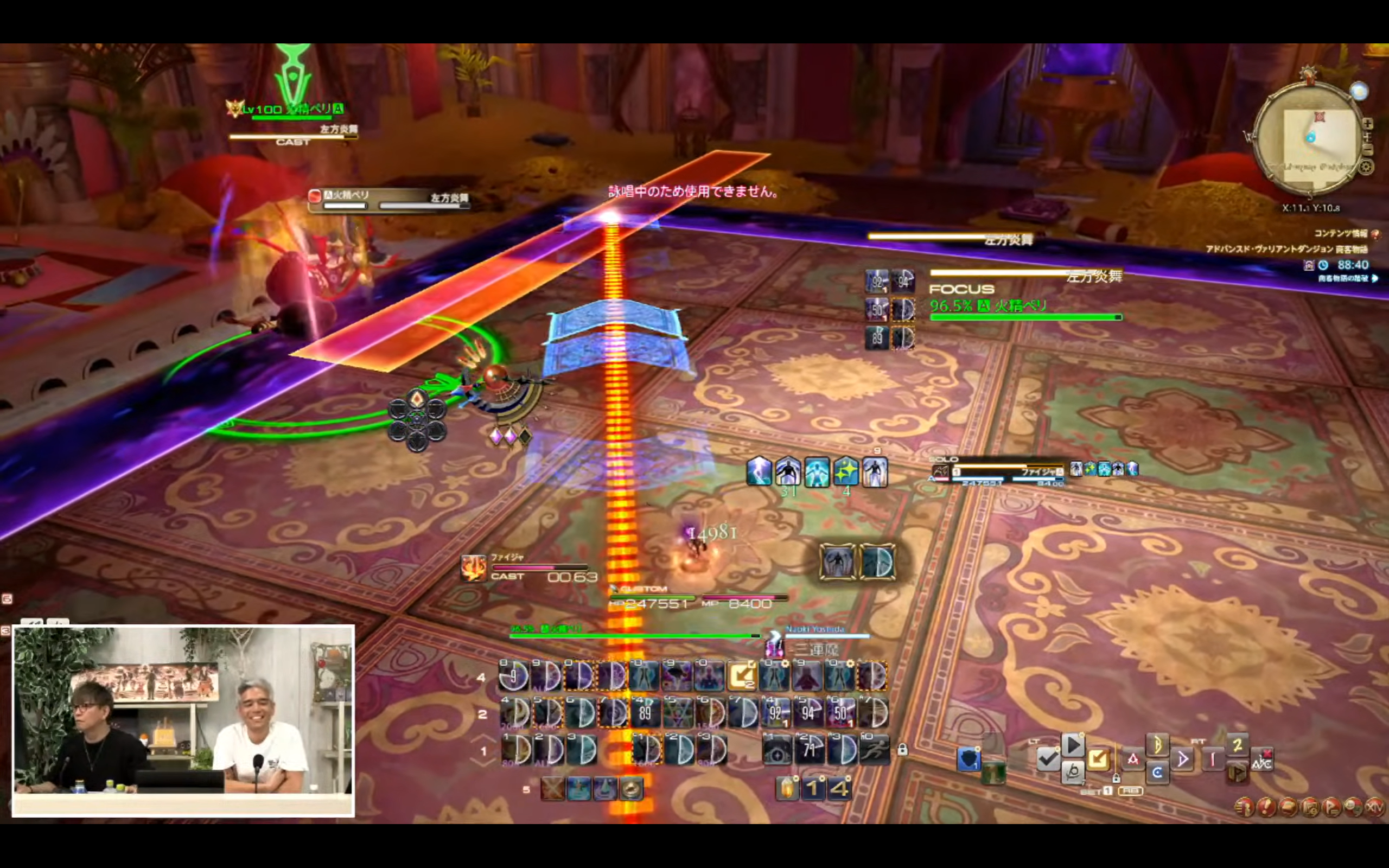
Task: Click the black play-triangle button
Action: (x=1072, y=745)
